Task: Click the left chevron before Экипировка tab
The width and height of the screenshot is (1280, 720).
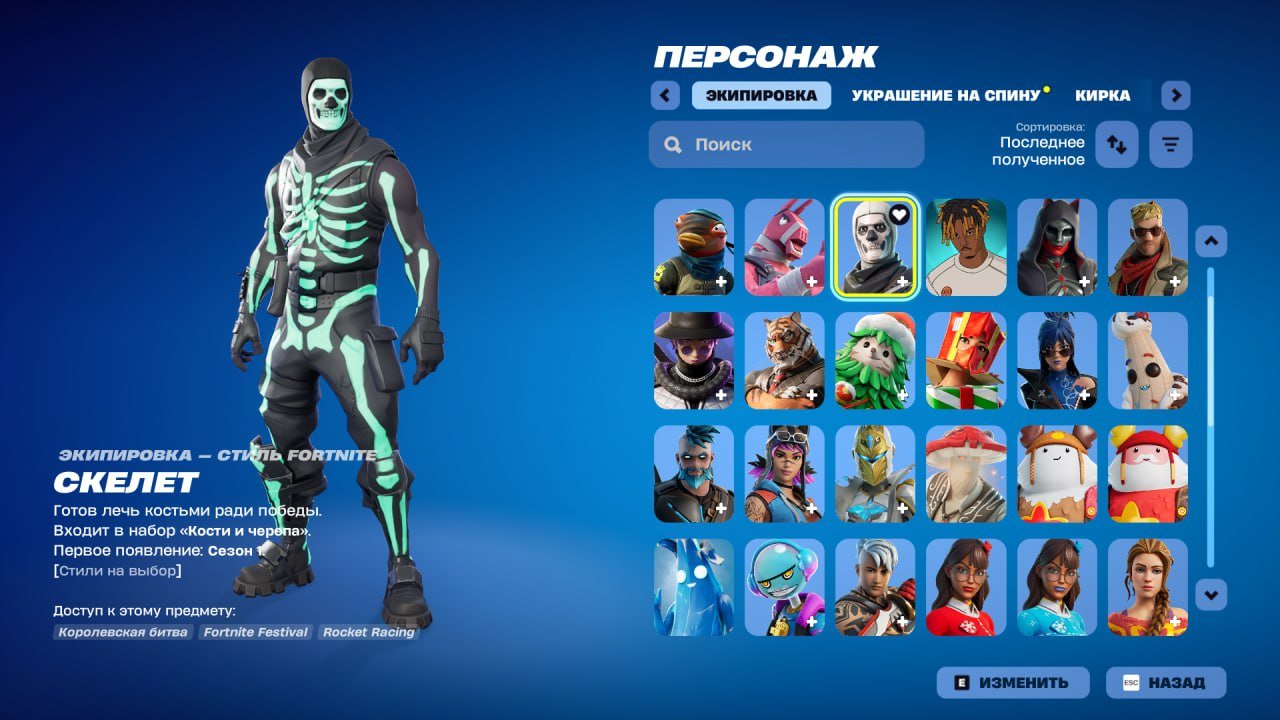Action: pos(665,94)
